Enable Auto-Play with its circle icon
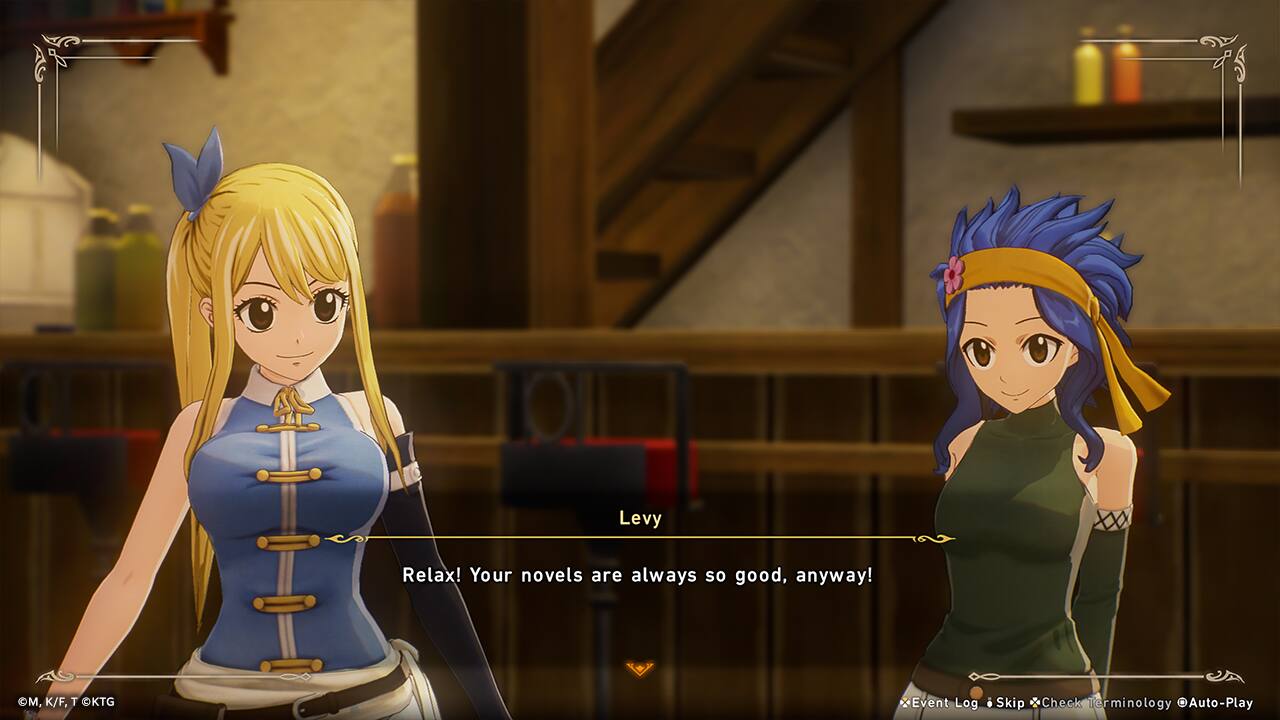 pos(1182,703)
